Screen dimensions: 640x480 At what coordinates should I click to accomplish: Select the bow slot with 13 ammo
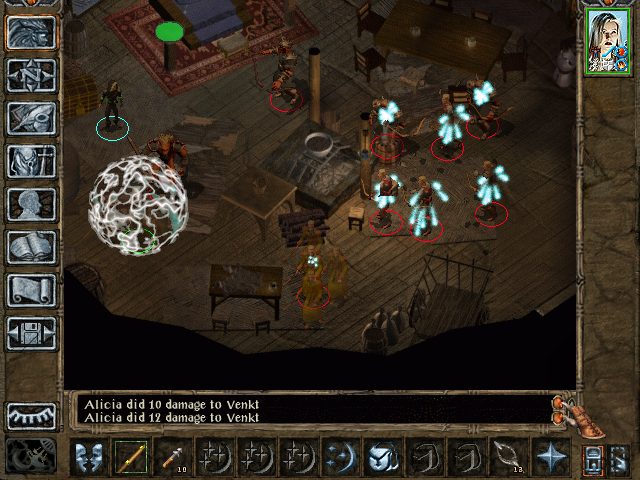(x=508, y=457)
